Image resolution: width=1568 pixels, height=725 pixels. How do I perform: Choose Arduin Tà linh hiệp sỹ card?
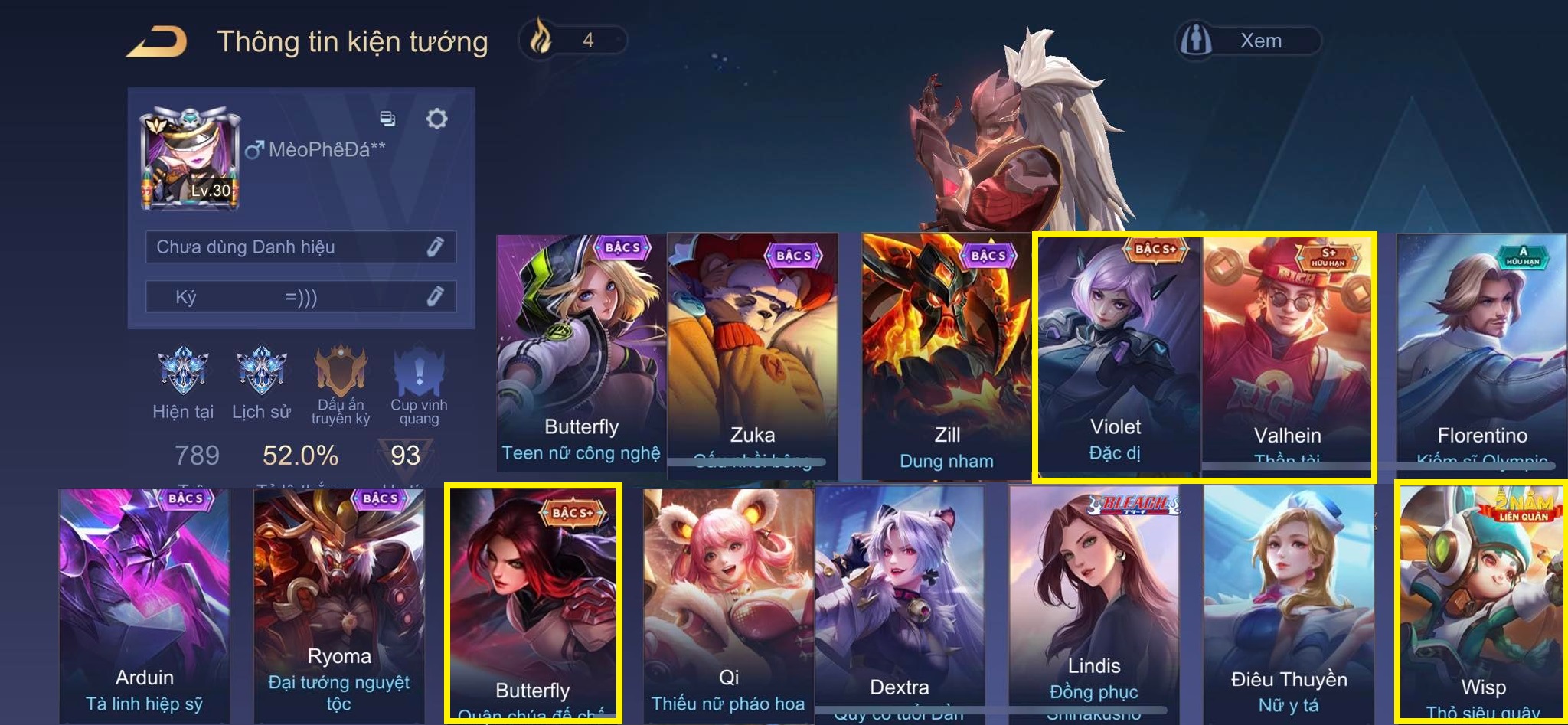[144, 605]
